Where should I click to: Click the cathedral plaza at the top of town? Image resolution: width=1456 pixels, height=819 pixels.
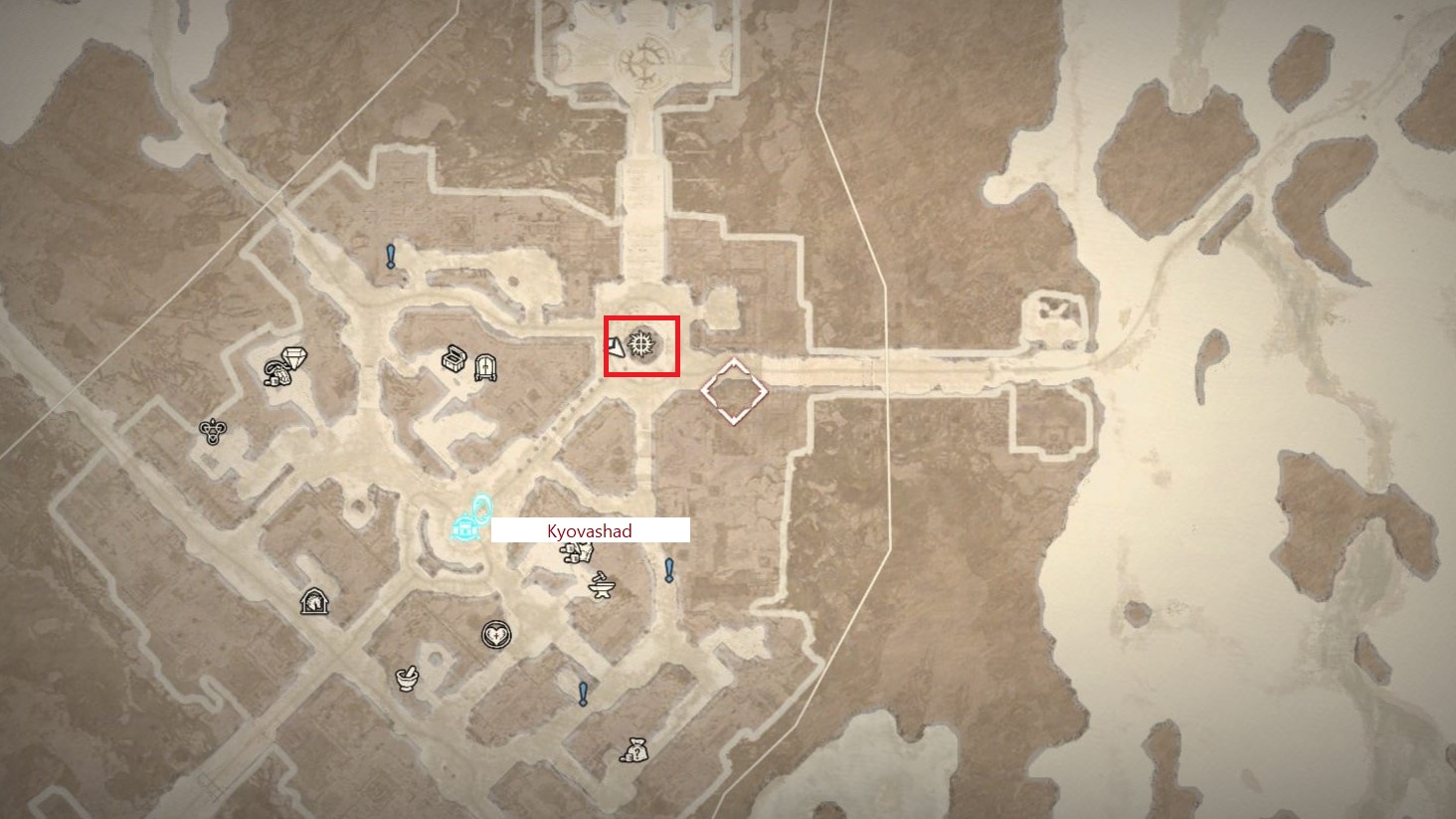[x=645, y=60]
